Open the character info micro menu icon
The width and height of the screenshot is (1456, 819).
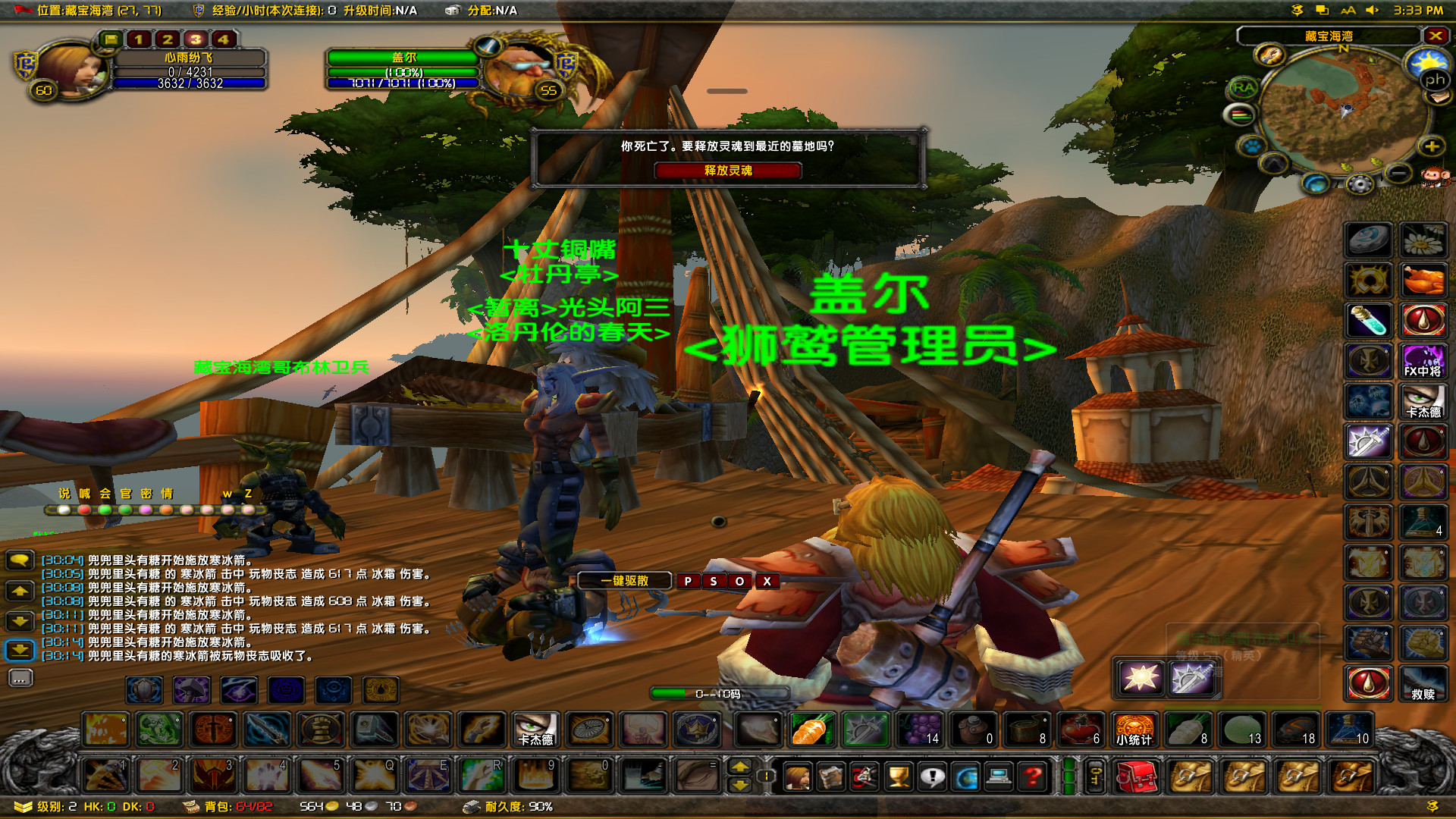coord(798,777)
